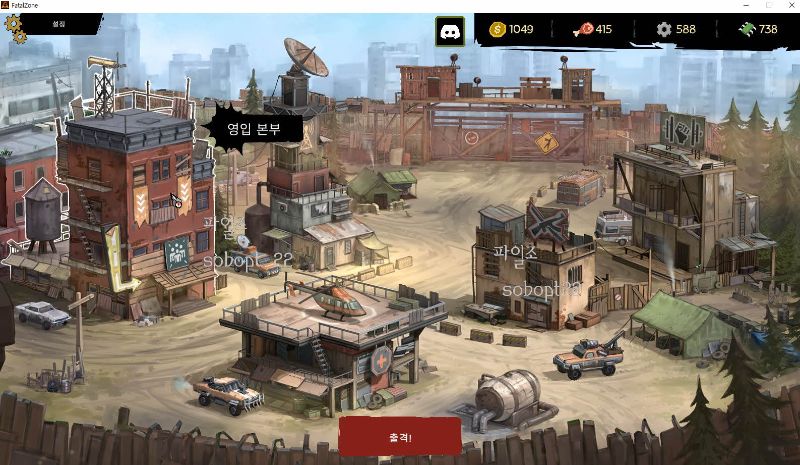Launch the mission with the red sortie button
This screenshot has height=465, width=800.
(400, 437)
